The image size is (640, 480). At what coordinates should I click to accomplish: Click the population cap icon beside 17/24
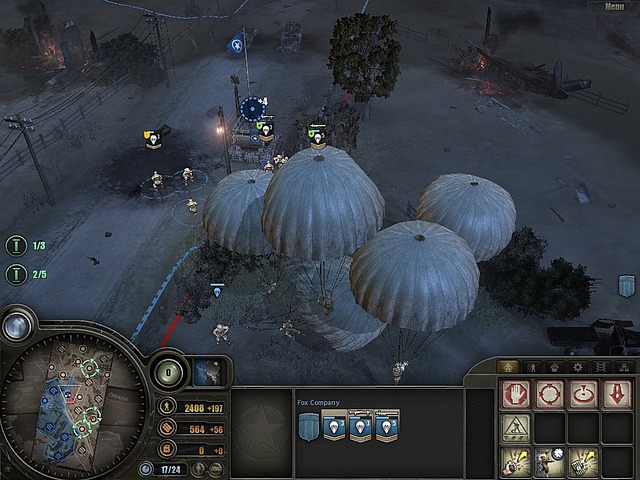coord(147,468)
